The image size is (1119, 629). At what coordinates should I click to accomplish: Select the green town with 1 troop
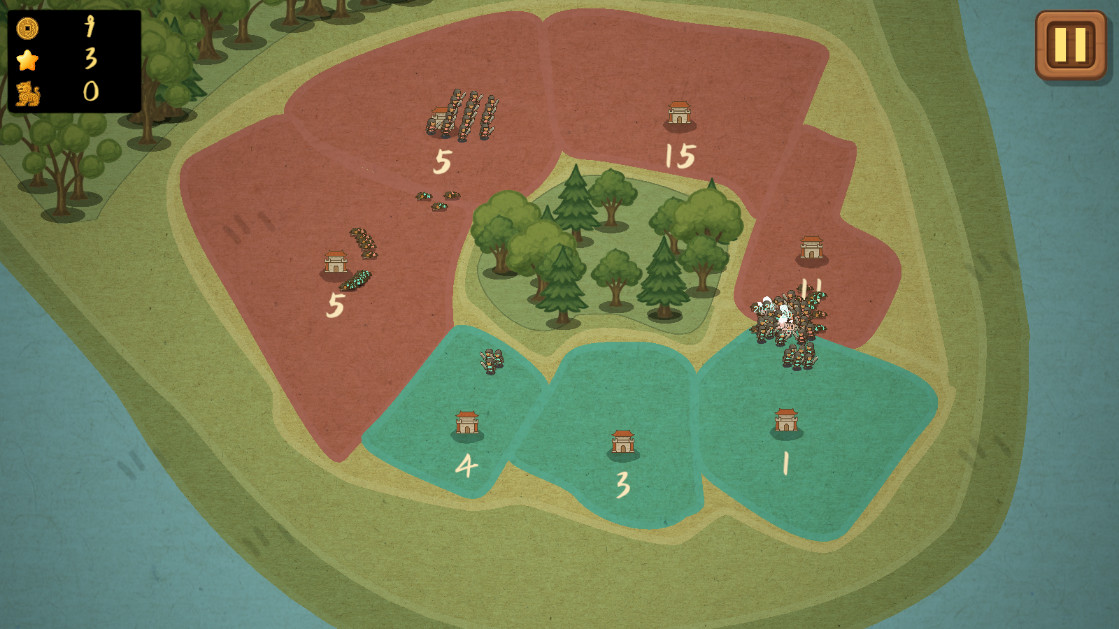(x=786, y=421)
